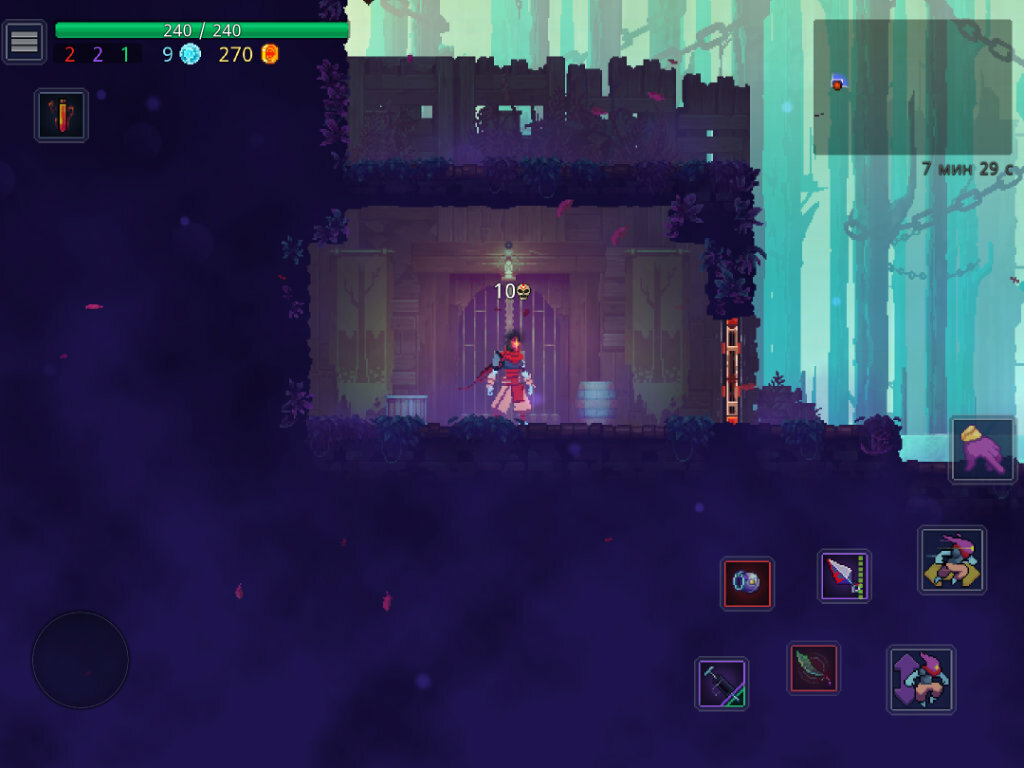Activate the round grenade skill slot
Image resolution: width=1024 pixels, height=768 pixels.
pos(747,583)
